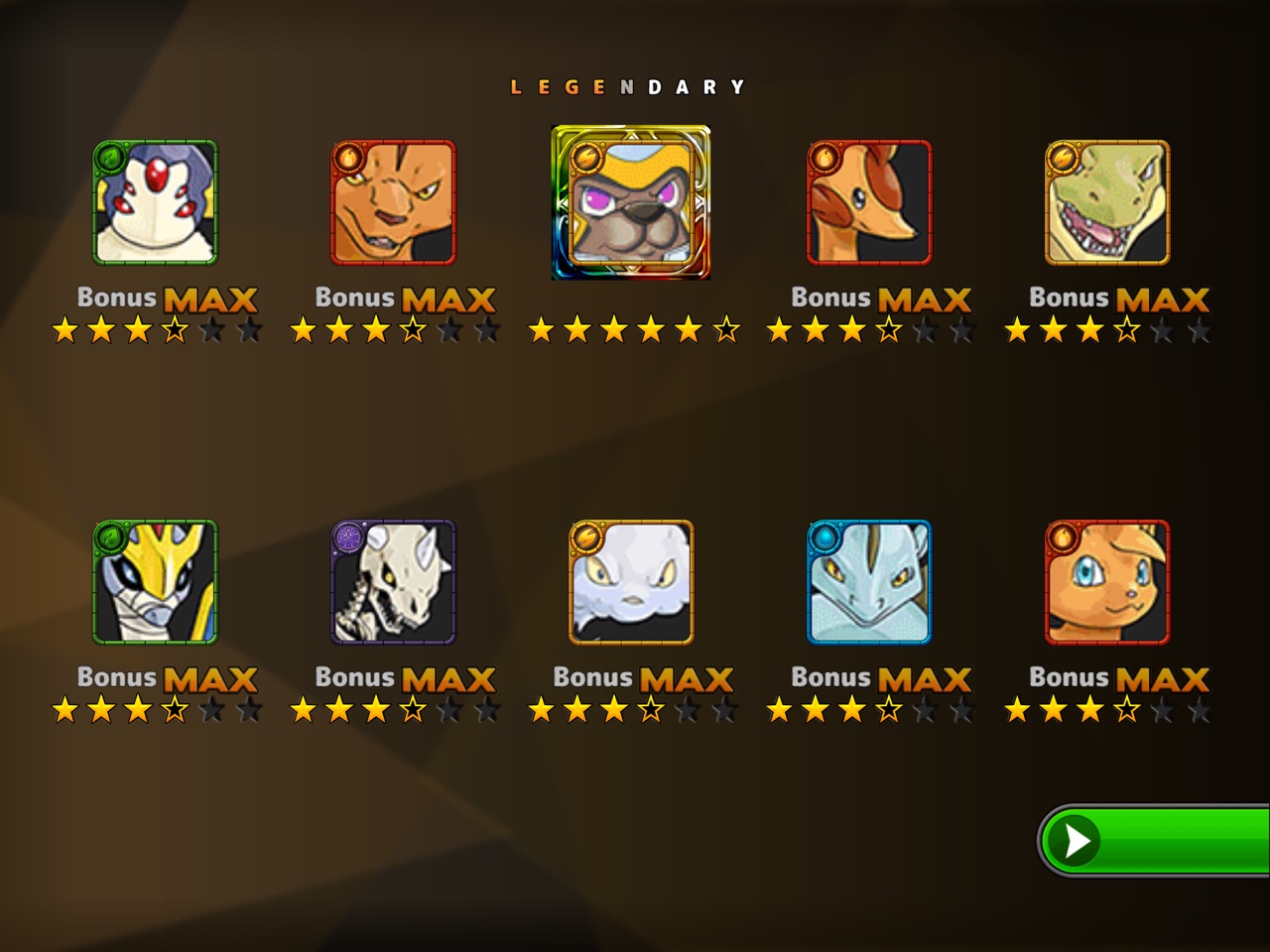Choose the yellow-crested serpent monster card

[x=155, y=583]
